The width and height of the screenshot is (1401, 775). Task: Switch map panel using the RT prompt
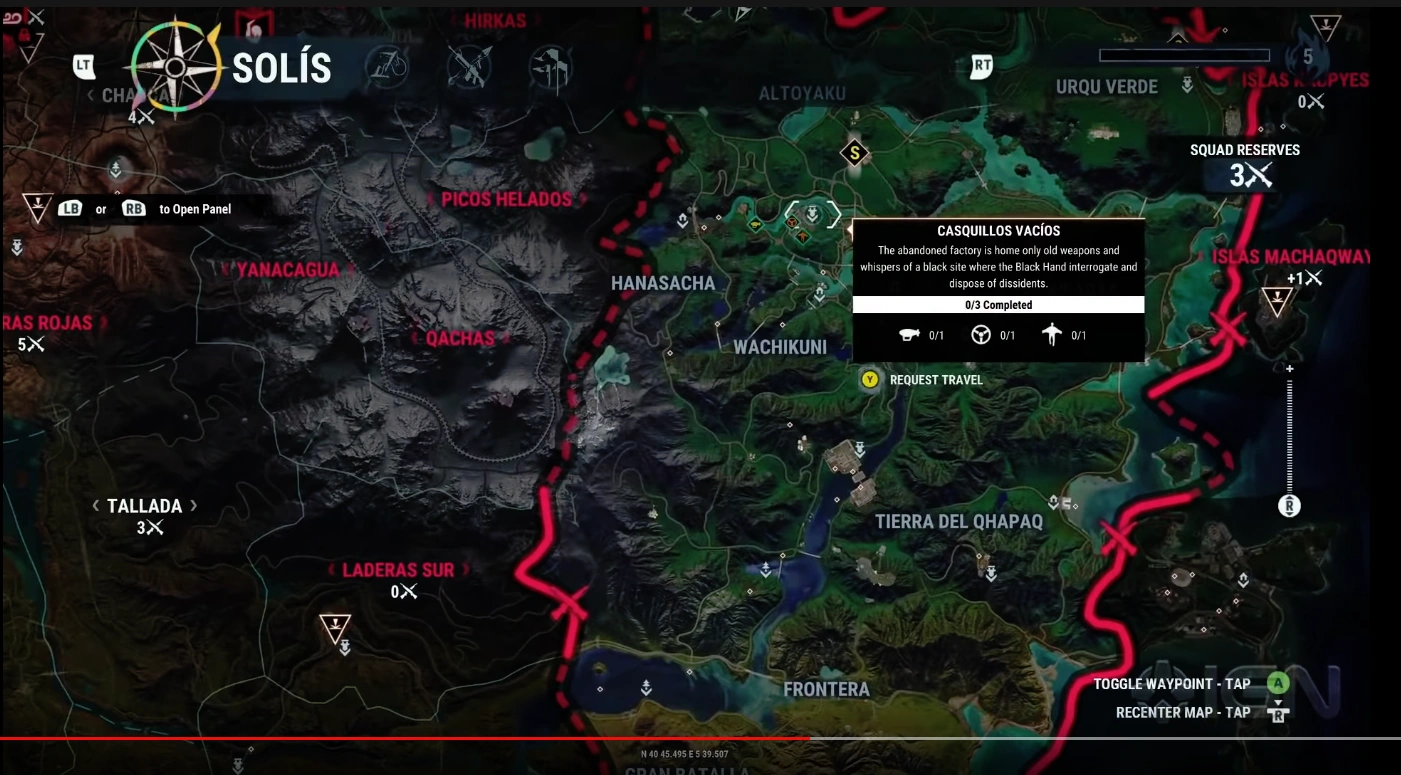981,67
